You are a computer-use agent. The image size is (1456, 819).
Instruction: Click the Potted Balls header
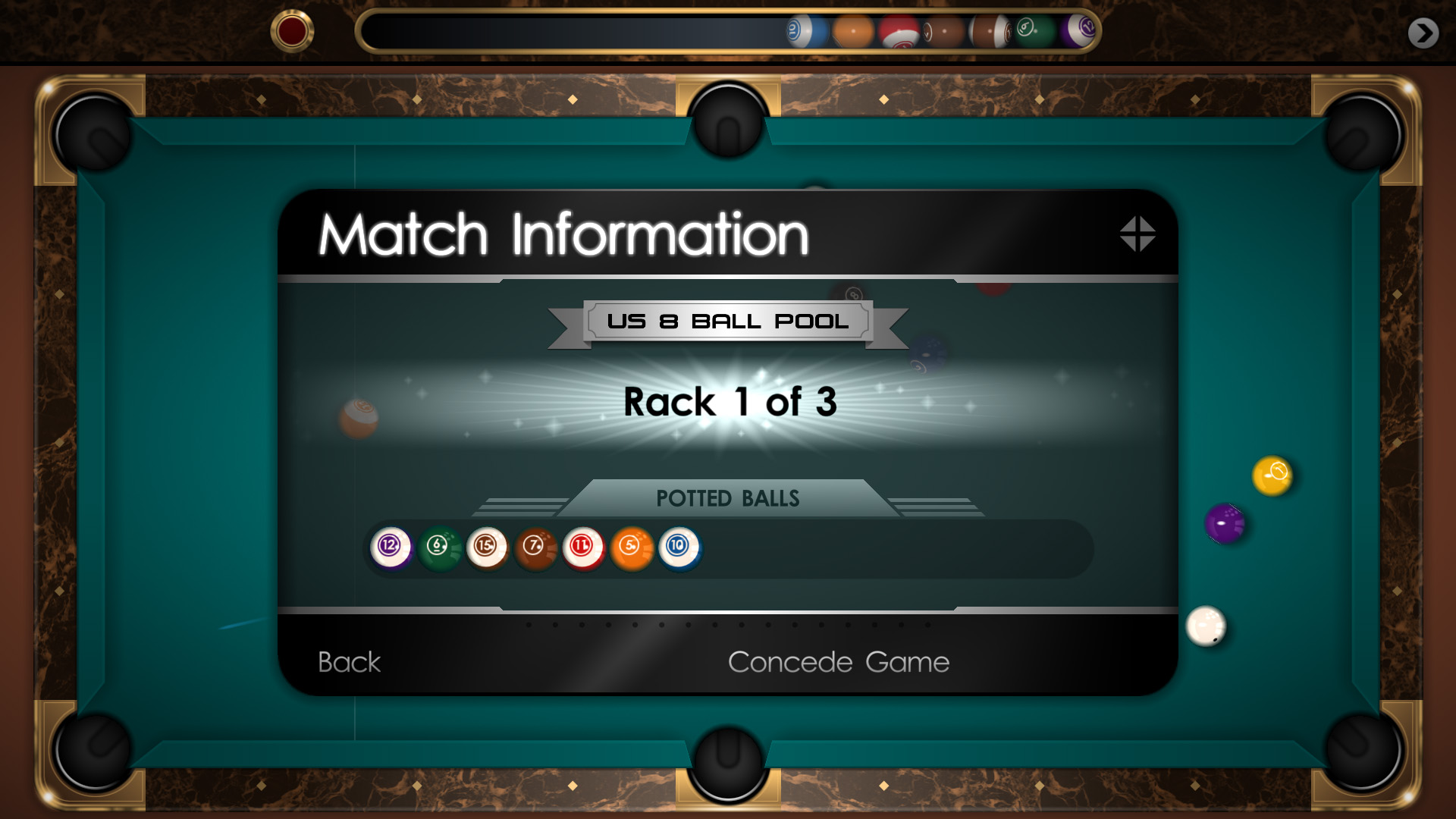pyautogui.click(x=727, y=498)
